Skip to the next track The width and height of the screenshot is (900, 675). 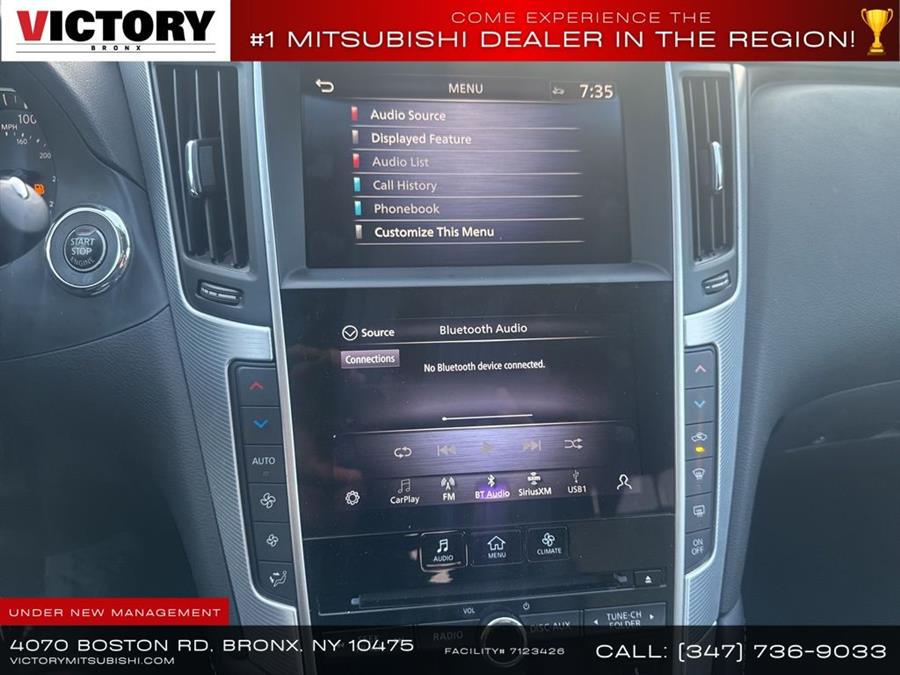[531, 445]
